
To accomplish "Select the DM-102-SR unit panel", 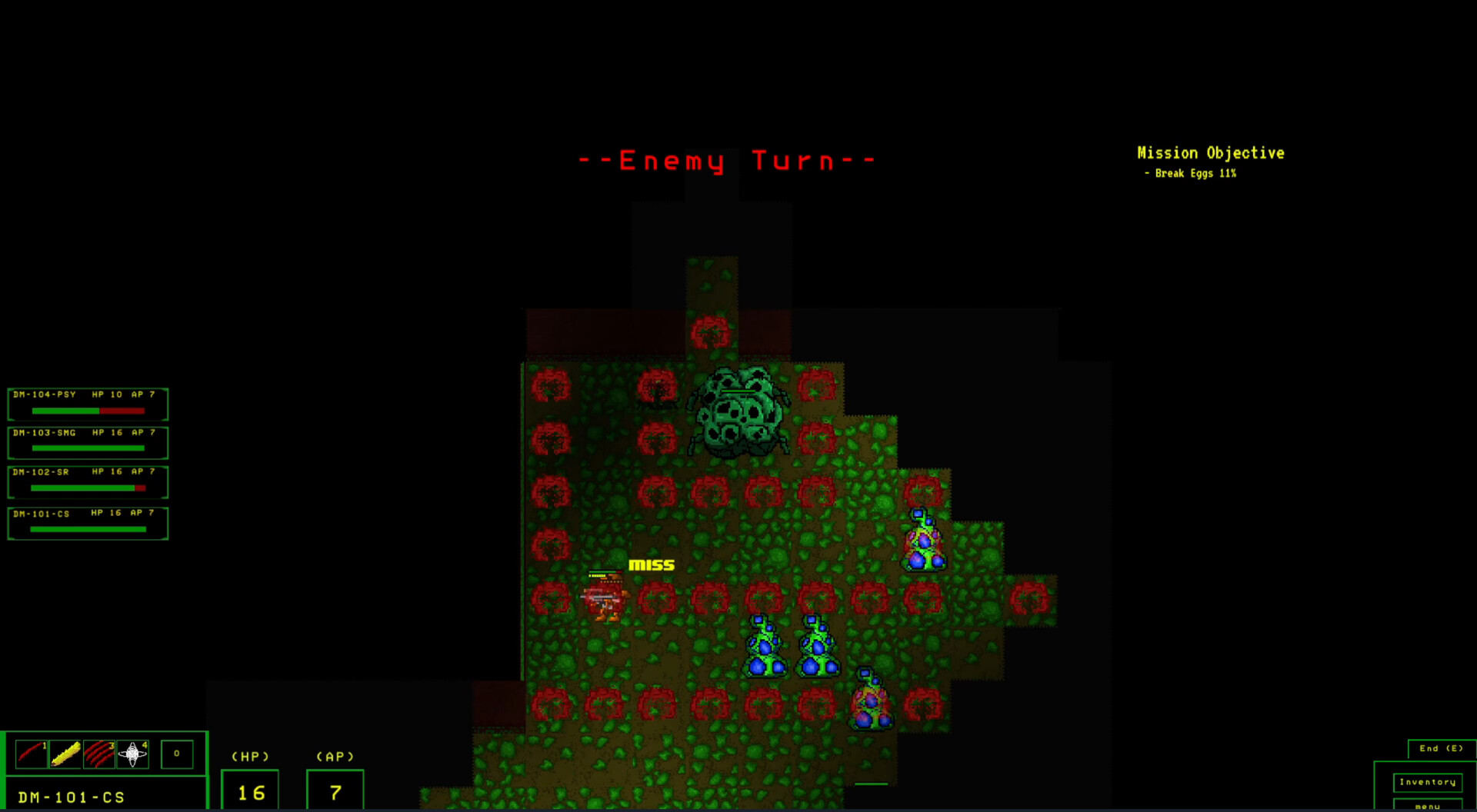I will [87, 481].
